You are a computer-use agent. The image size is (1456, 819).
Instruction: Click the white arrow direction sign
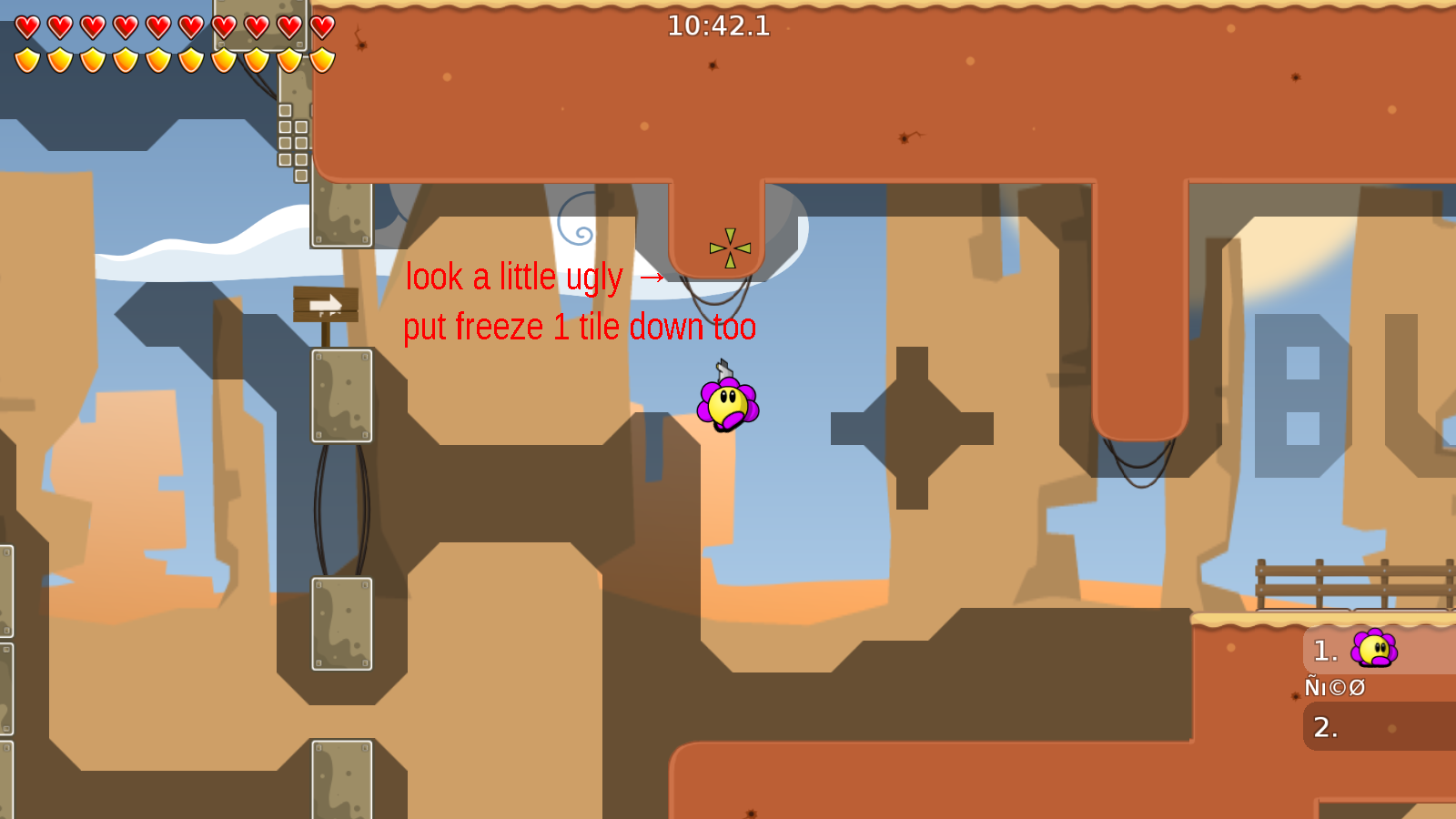(324, 305)
